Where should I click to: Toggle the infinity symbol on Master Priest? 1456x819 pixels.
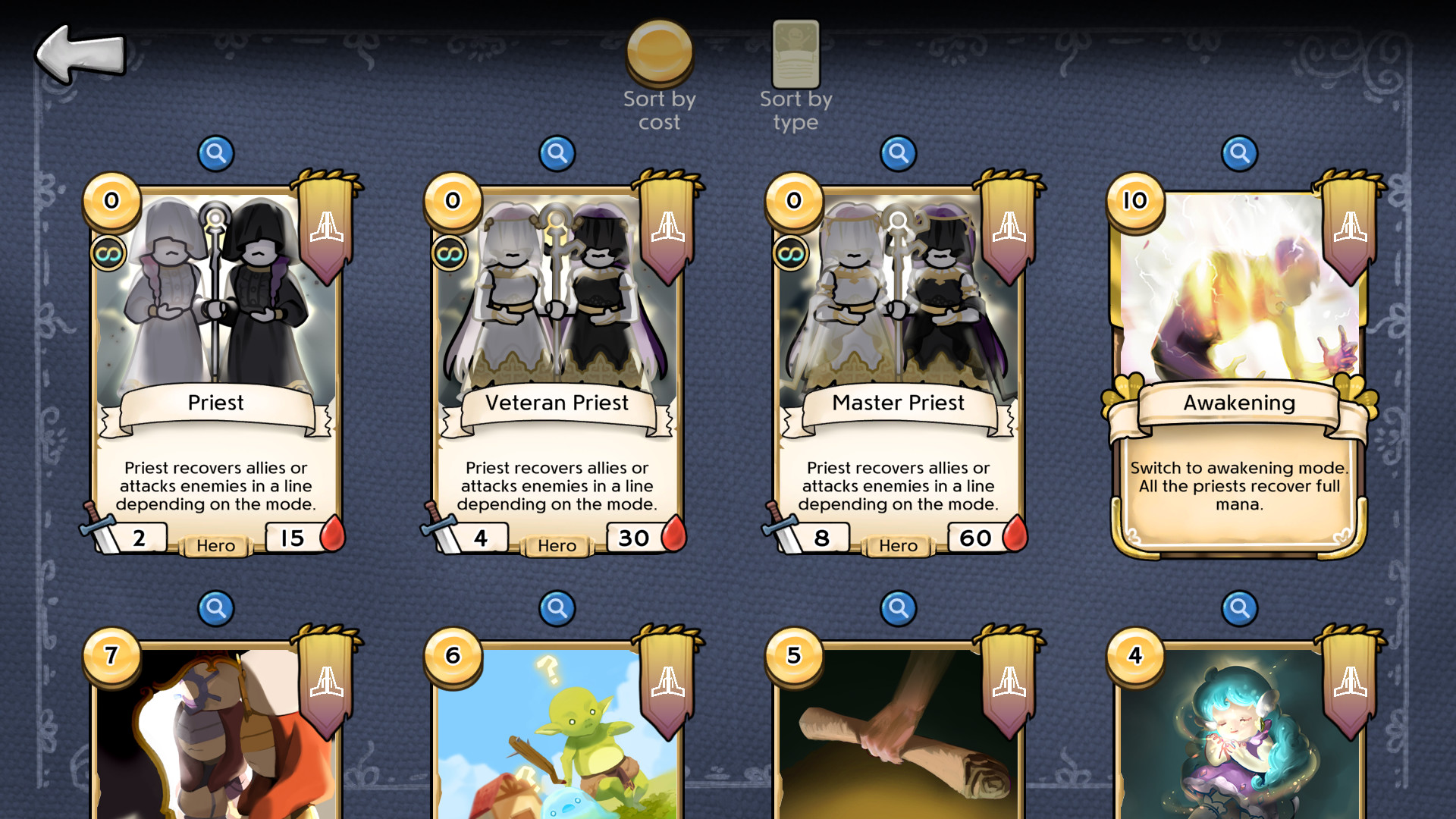pos(791,253)
